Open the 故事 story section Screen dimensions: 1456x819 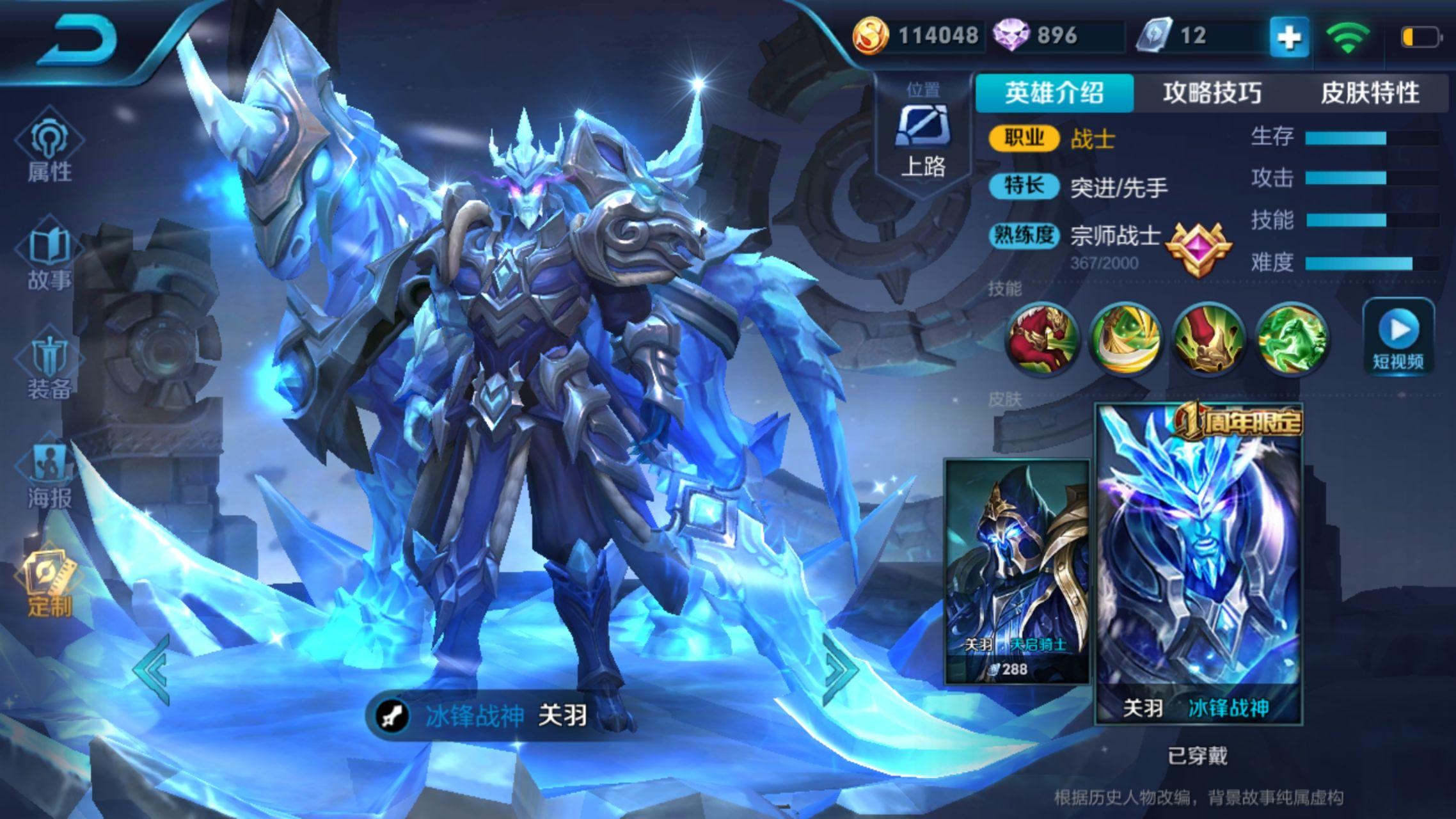(x=49, y=259)
